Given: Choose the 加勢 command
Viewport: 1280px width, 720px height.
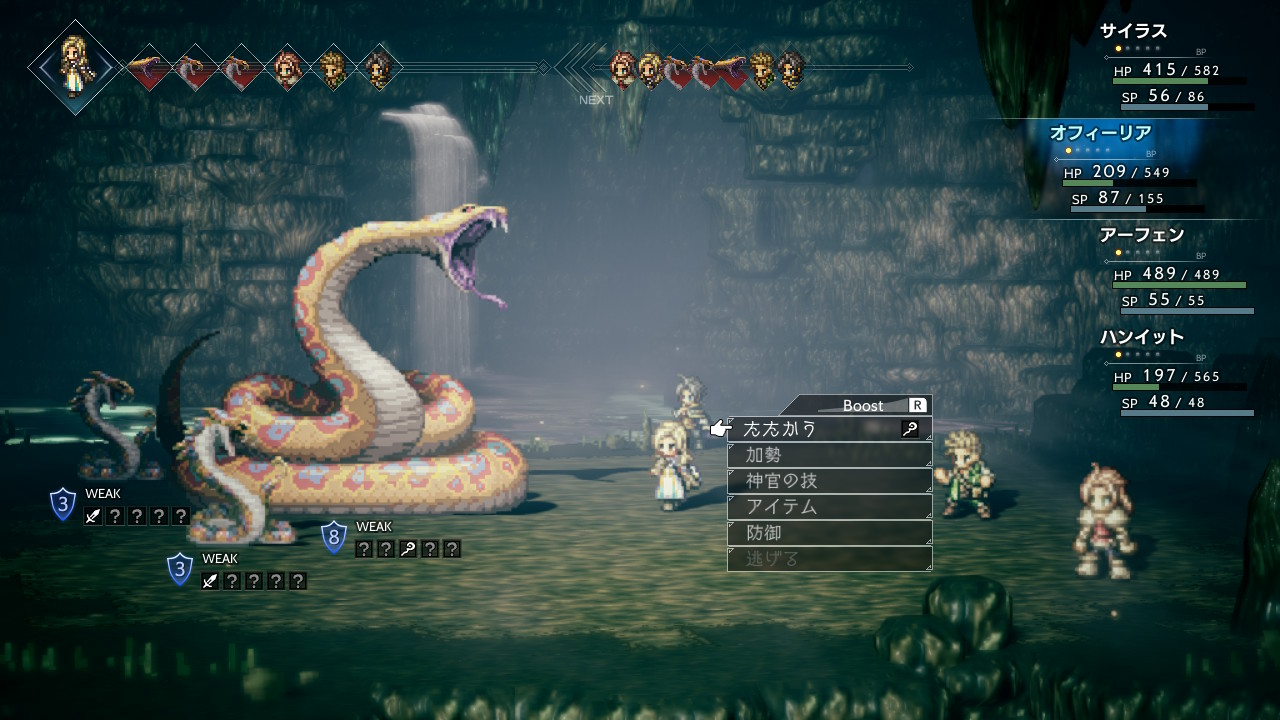Looking at the screenshot, I should point(829,455).
